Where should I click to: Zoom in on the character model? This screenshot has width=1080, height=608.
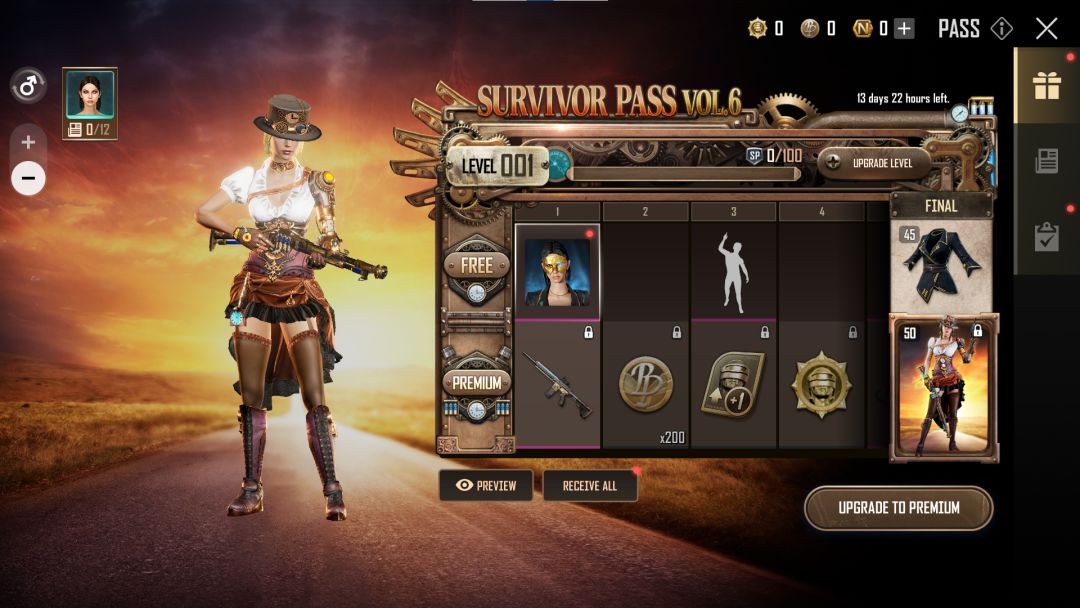click(28, 142)
